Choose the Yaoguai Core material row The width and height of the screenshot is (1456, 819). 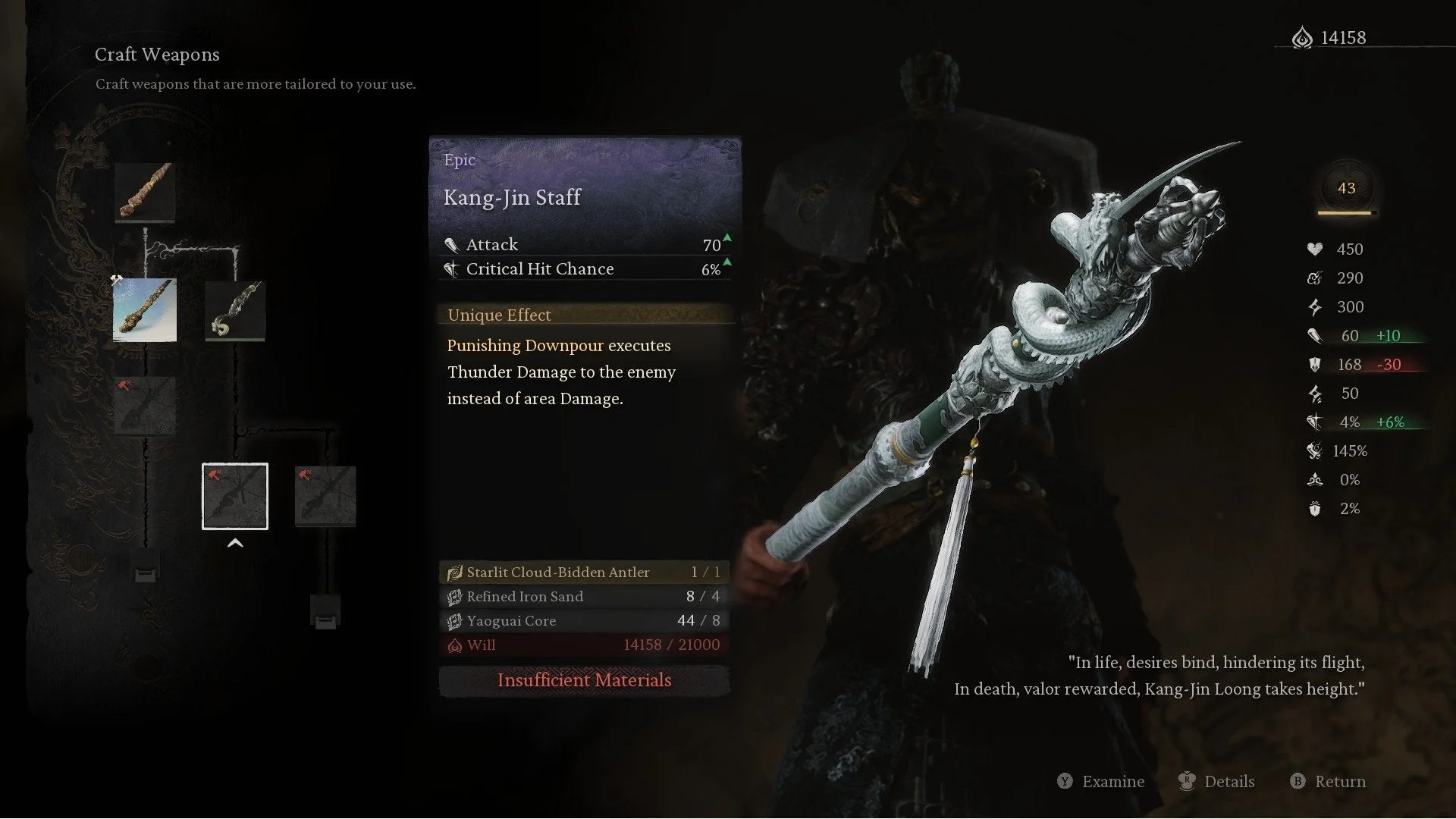584,621
